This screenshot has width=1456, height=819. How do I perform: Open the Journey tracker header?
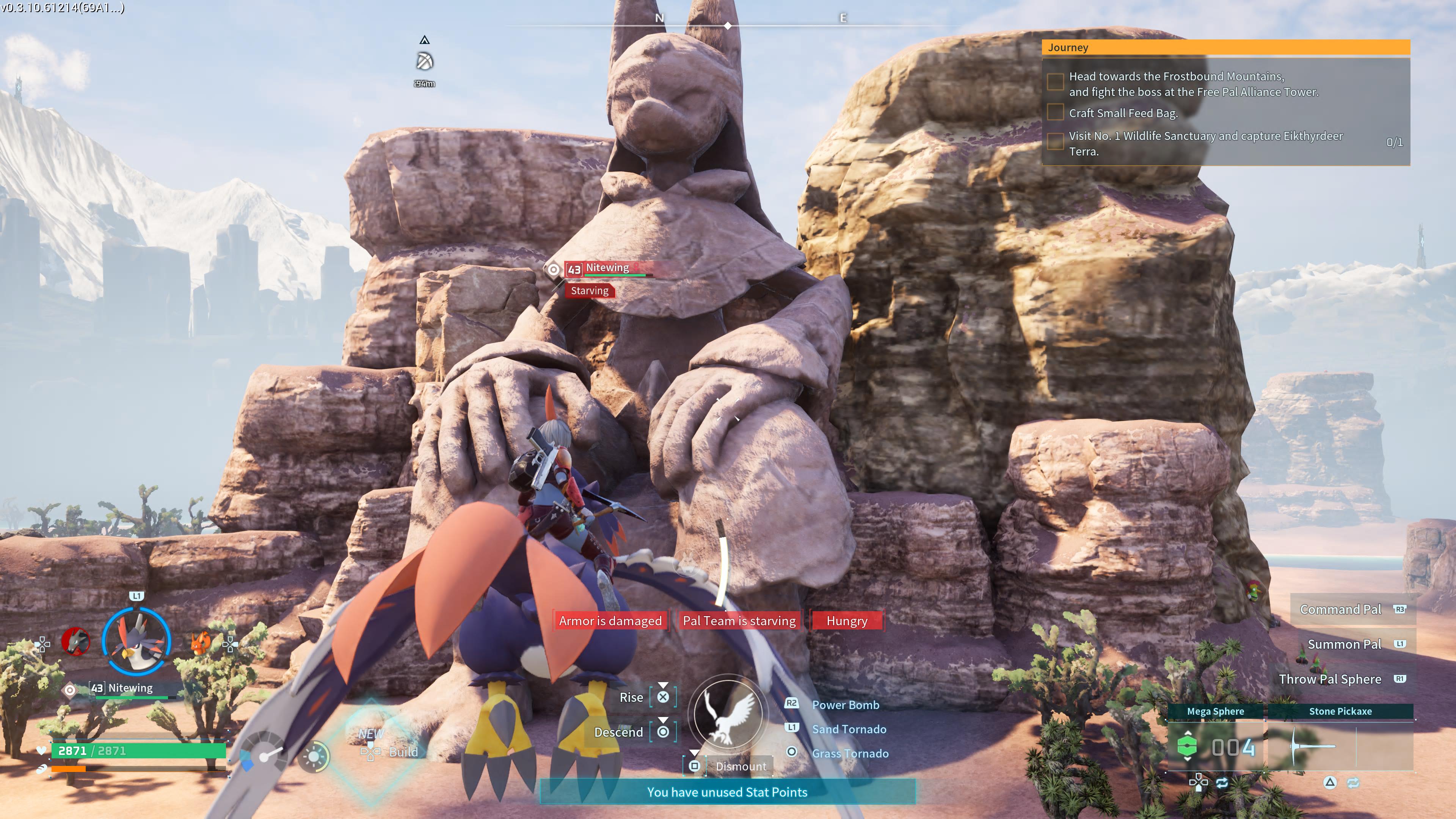point(1225,47)
